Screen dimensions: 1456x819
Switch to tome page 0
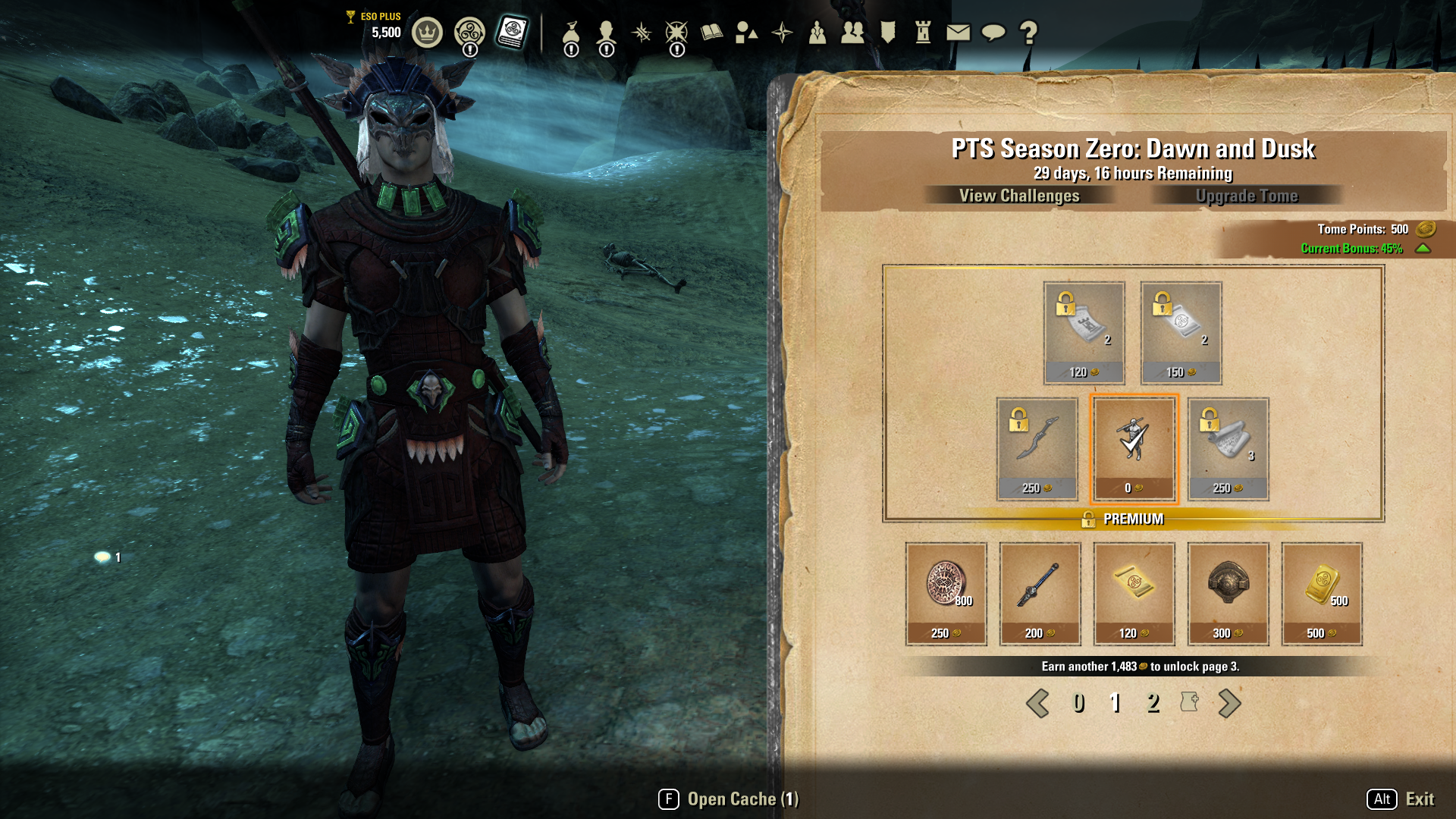coord(1078,703)
